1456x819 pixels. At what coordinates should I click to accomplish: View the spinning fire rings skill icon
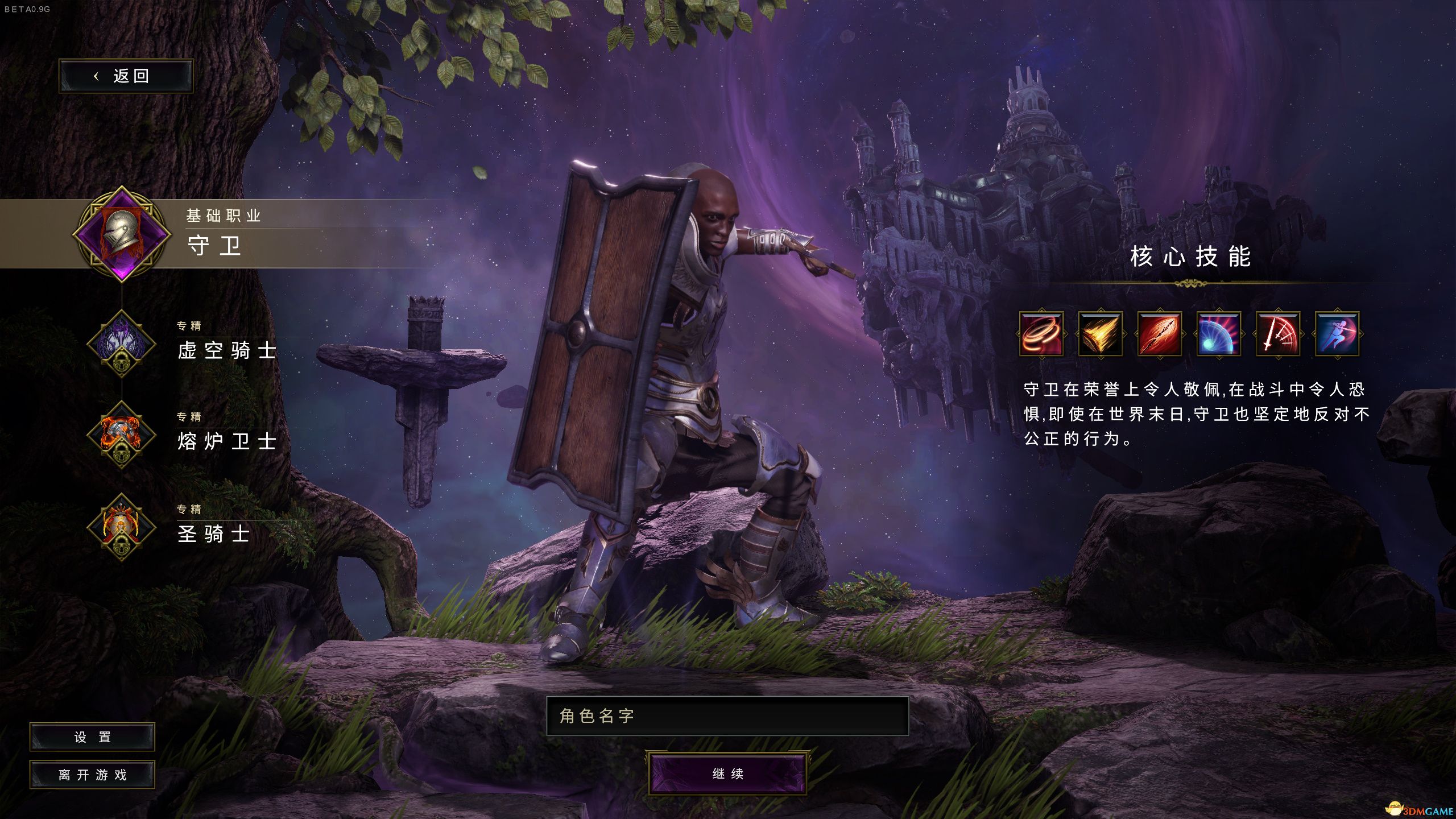click(1041, 334)
